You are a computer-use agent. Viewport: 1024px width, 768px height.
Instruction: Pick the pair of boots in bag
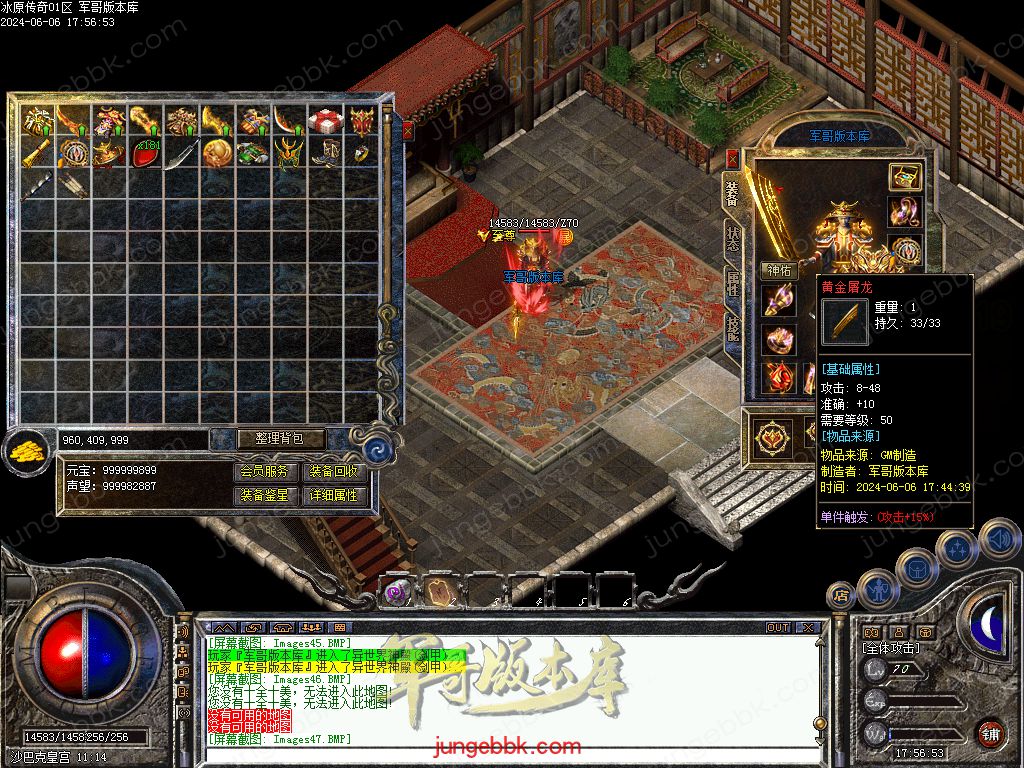(x=324, y=153)
